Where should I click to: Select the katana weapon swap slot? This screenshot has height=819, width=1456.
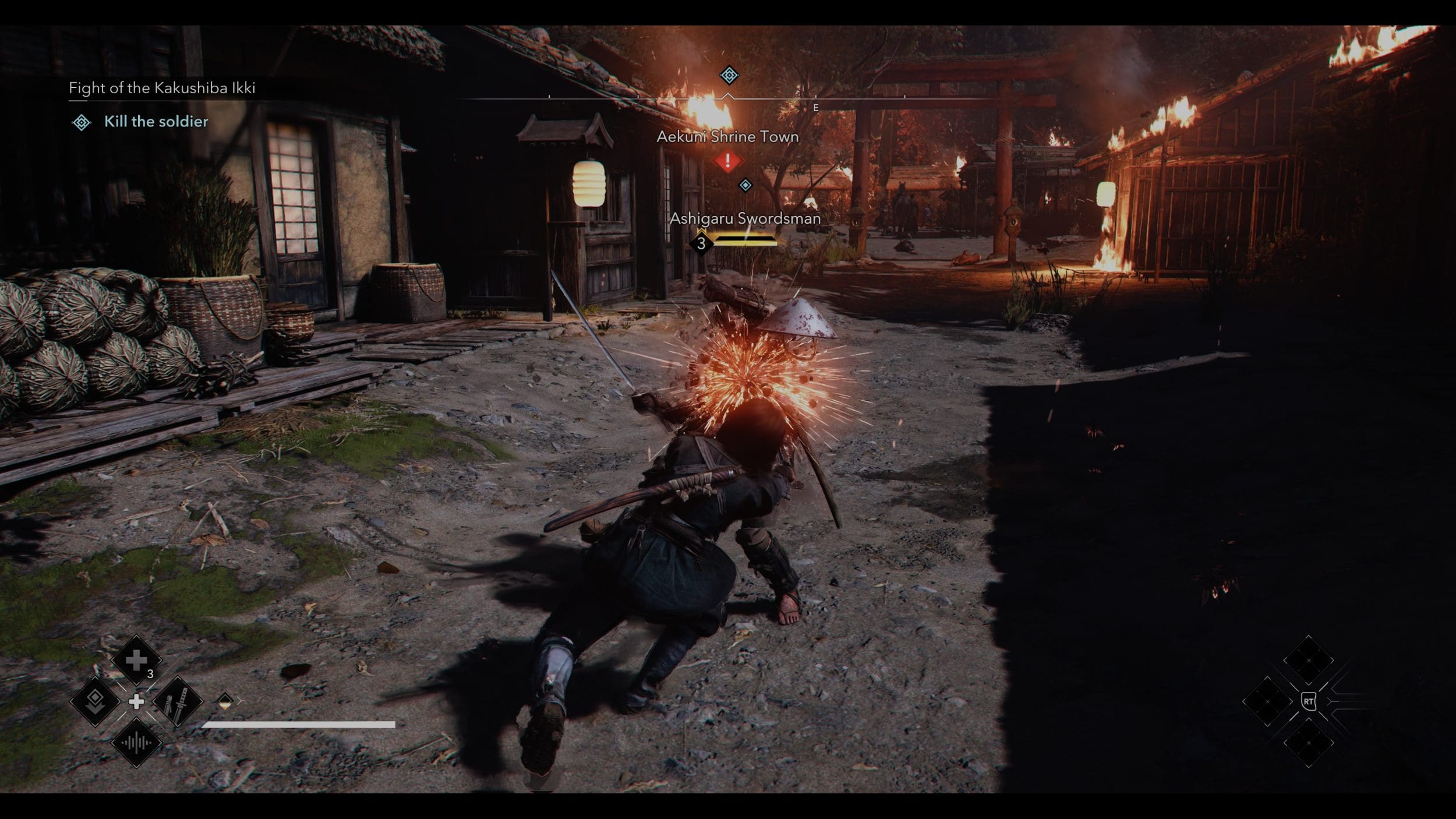pyautogui.click(x=178, y=701)
